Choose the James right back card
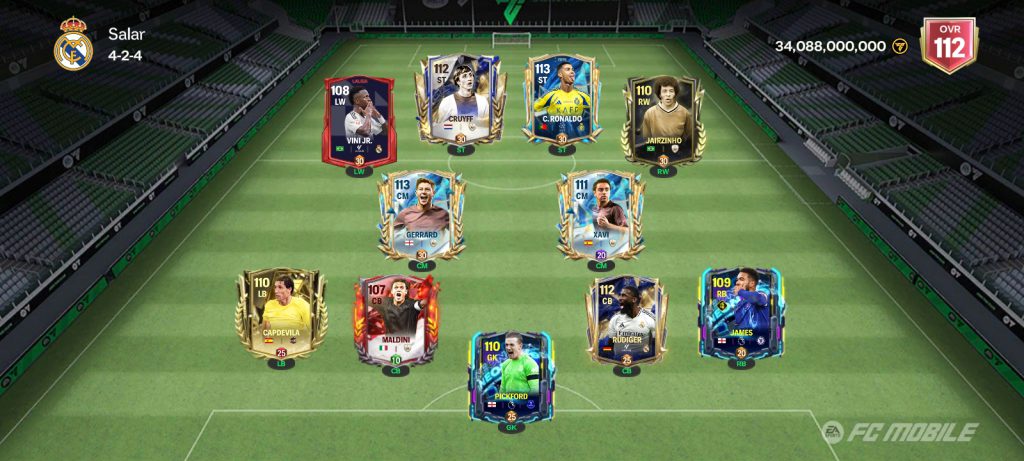Viewport: 1024px width, 461px height. click(x=741, y=314)
